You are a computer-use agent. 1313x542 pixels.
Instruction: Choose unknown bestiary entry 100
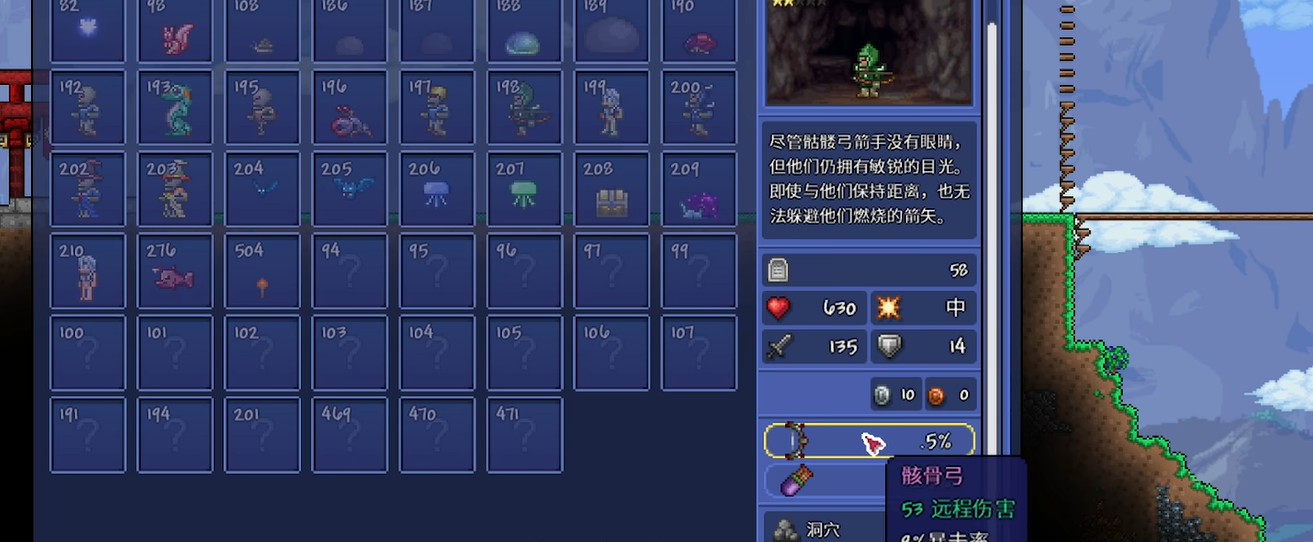click(x=88, y=353)
